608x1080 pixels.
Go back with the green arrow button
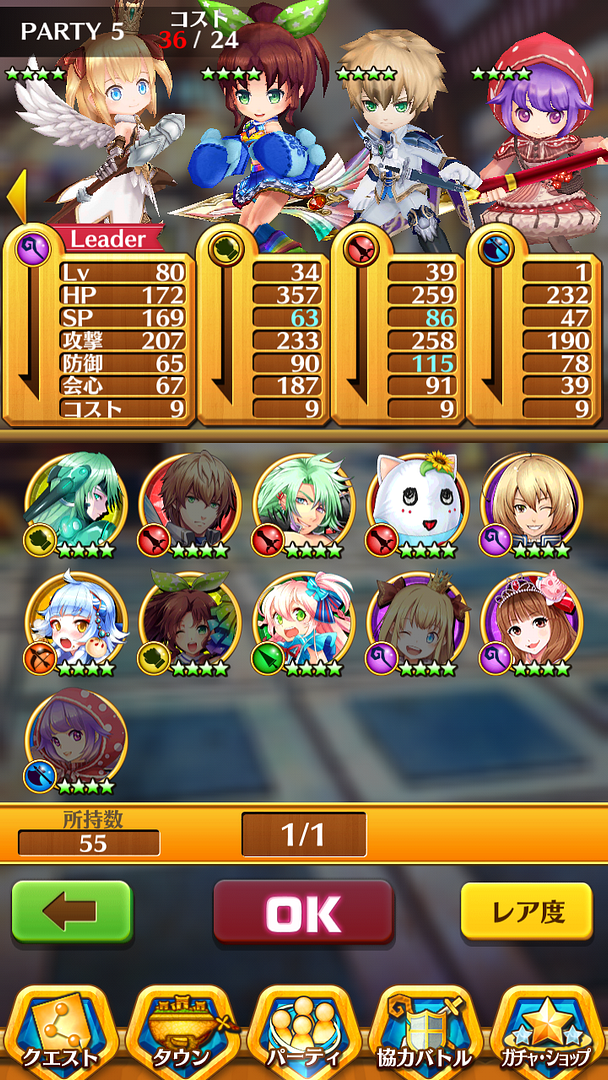(71, 912)
